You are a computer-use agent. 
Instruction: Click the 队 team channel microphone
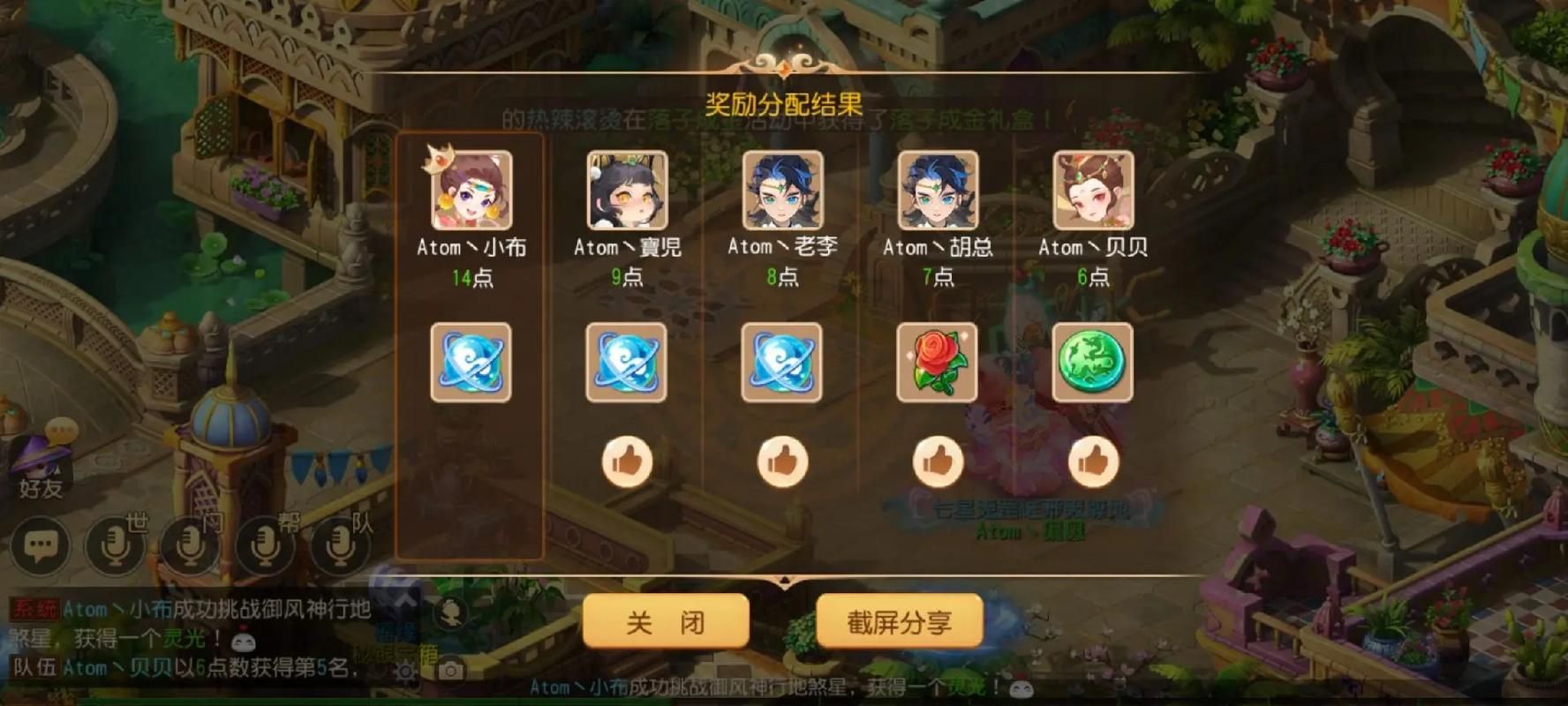(338, 545)
